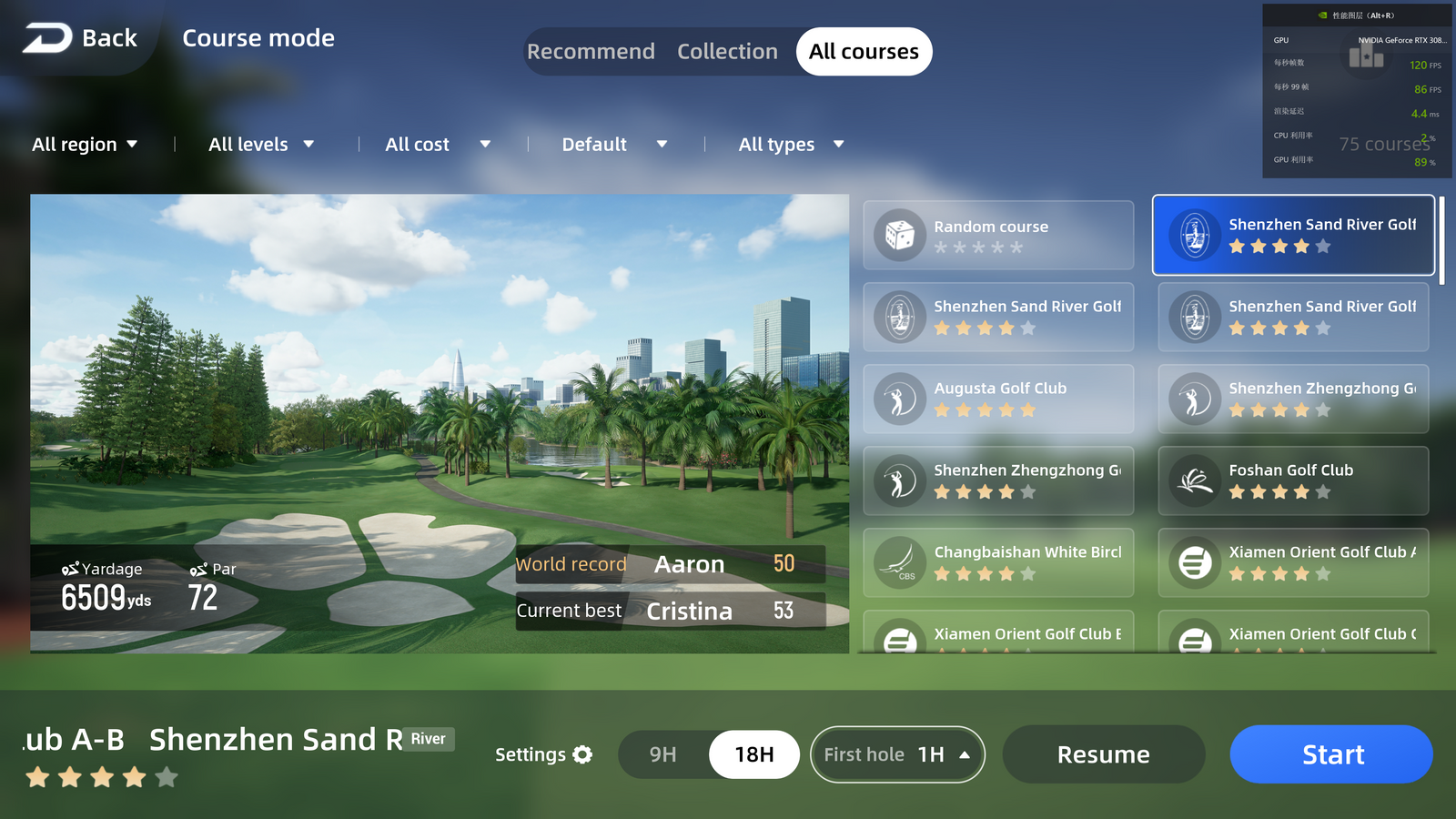Click the dice icon for Random course
The image size is (1456, 819).
[899, 235]
